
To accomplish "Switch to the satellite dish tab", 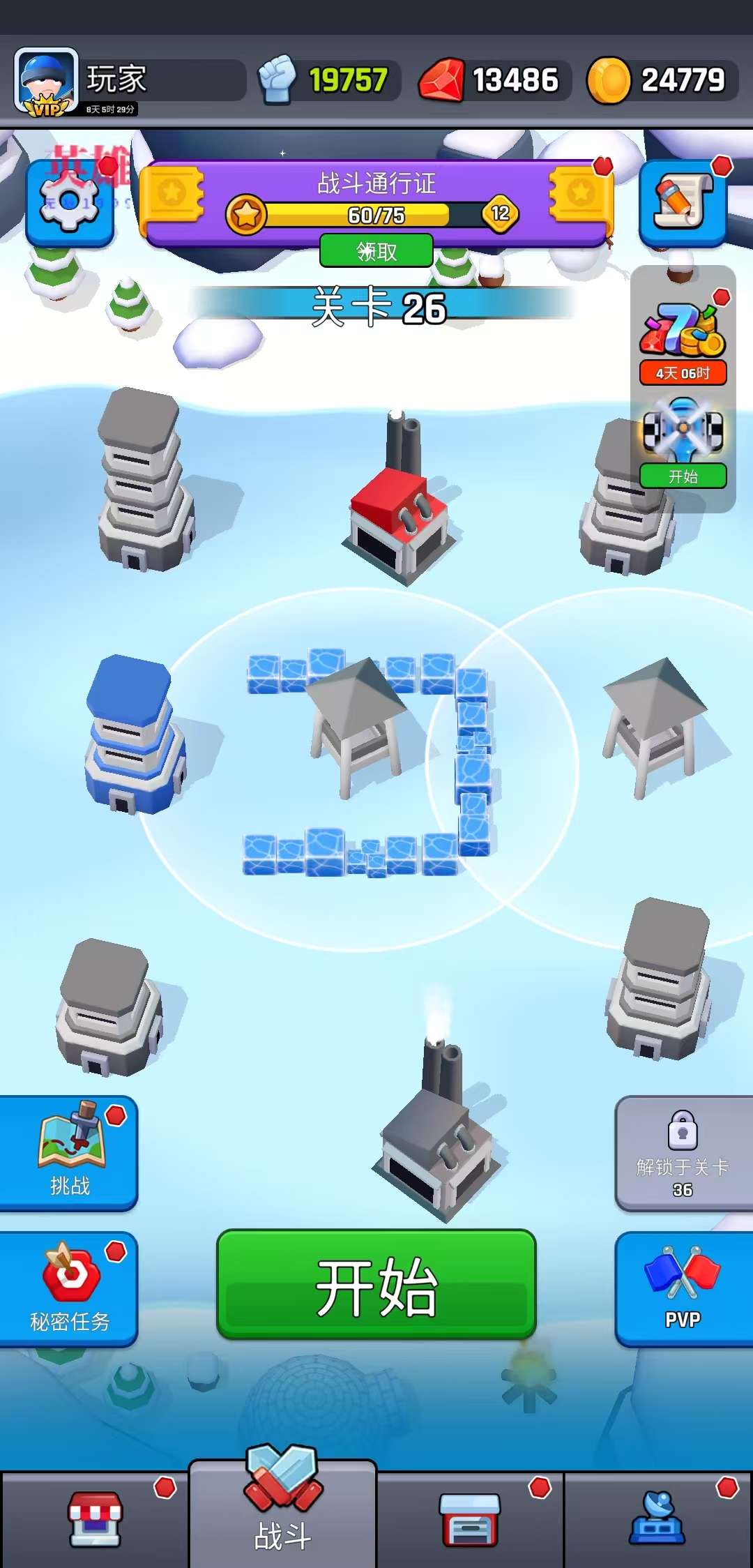I will [657, 1521].
